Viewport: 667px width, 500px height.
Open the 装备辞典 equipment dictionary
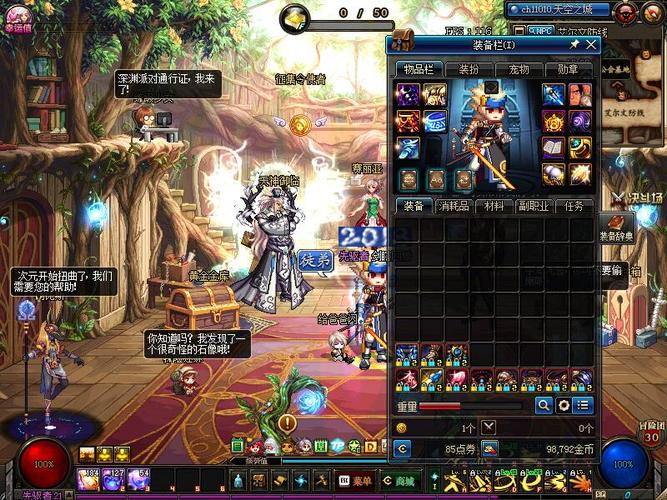[x=614, y=229]
